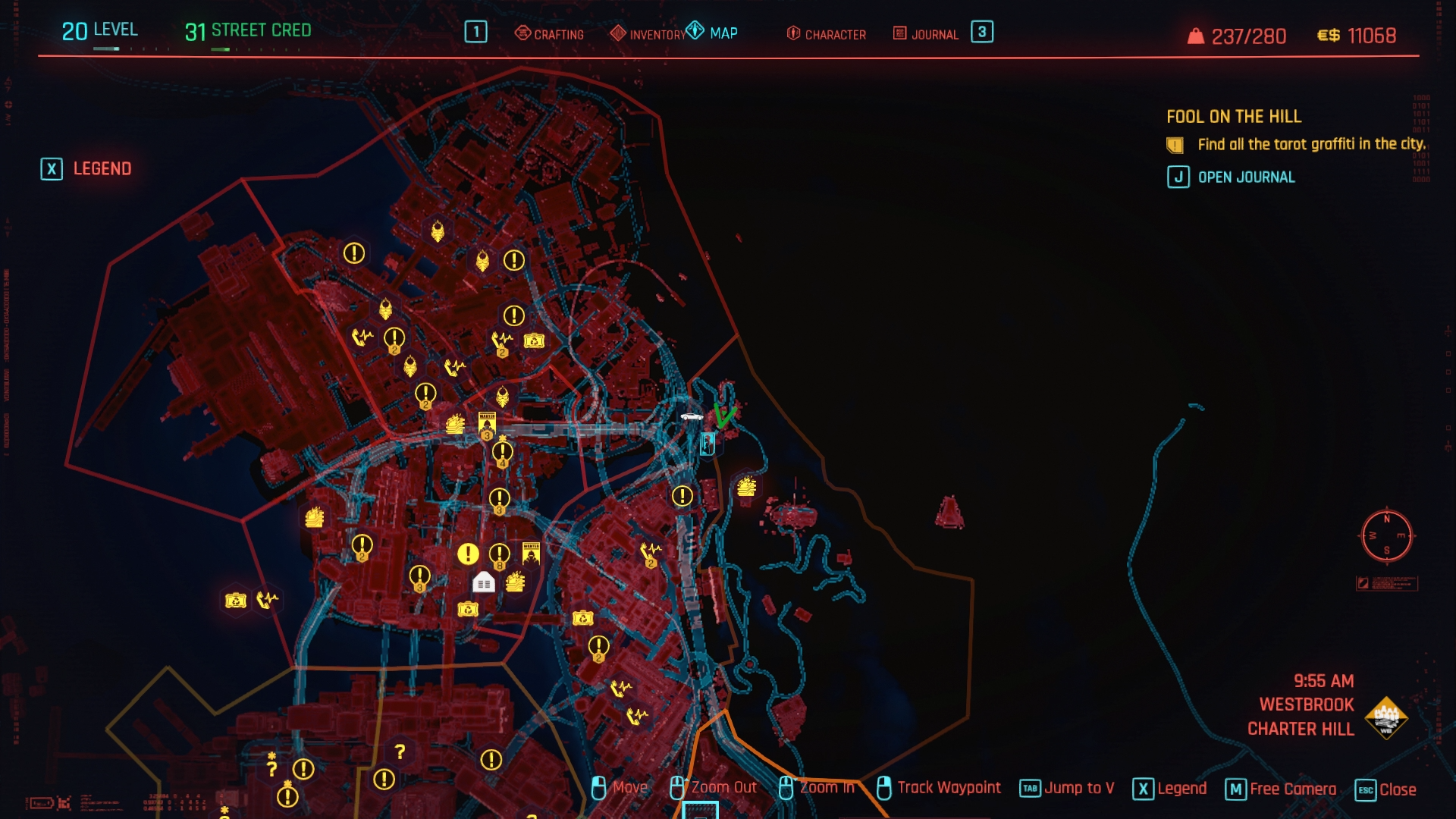The width and height of the screenshot is (1456, 819).
Task: Select the blue fast travel marker
Action: point(708,444)
